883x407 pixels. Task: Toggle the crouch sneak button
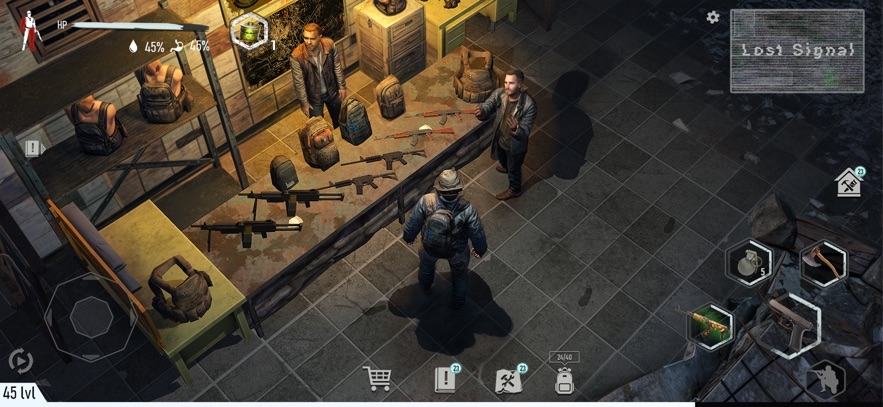click(826, 378)
